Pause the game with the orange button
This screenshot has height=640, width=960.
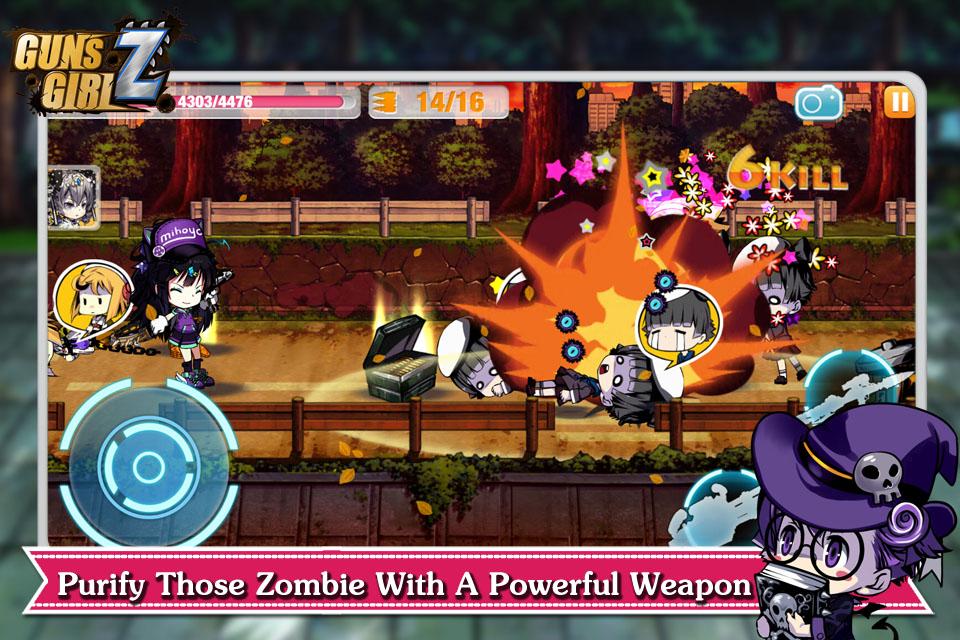(x=898, y=101)
